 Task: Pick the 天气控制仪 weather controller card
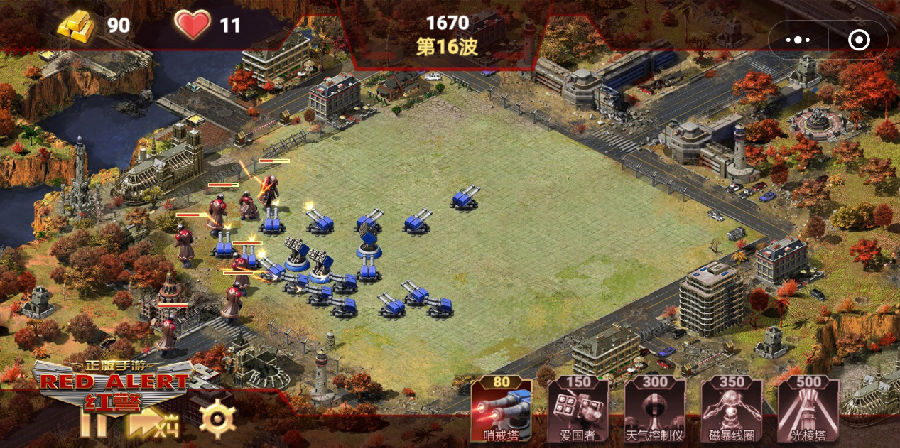pos(652,410)
